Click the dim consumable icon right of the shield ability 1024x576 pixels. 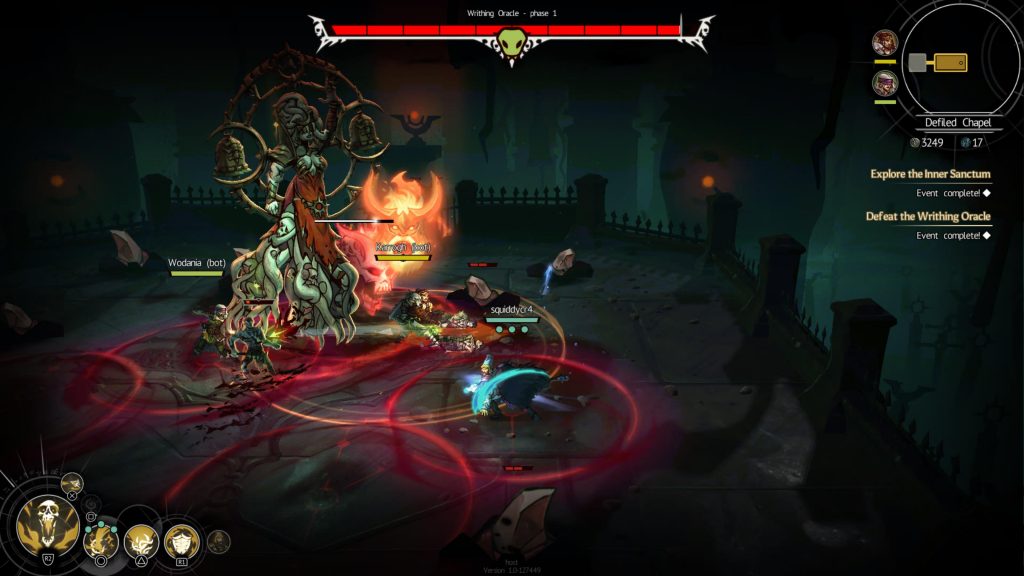219,541
